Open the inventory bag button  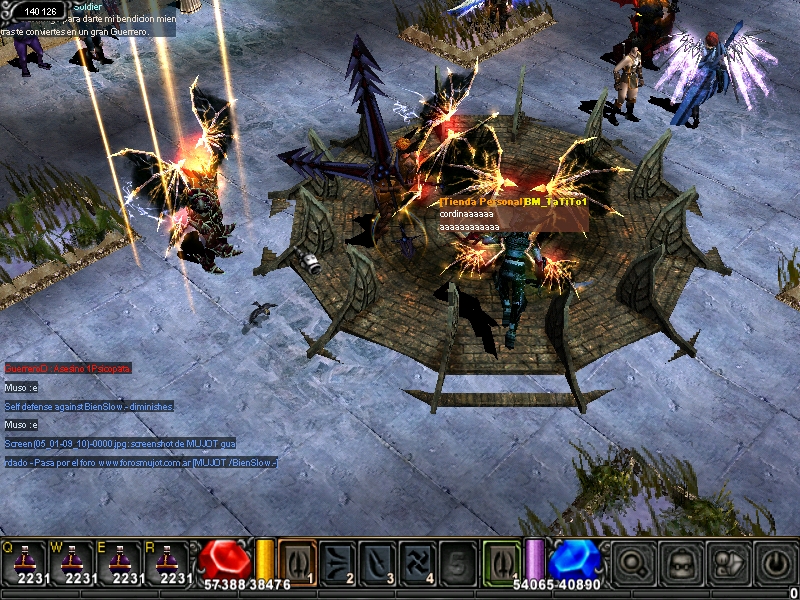pos(680,565)
